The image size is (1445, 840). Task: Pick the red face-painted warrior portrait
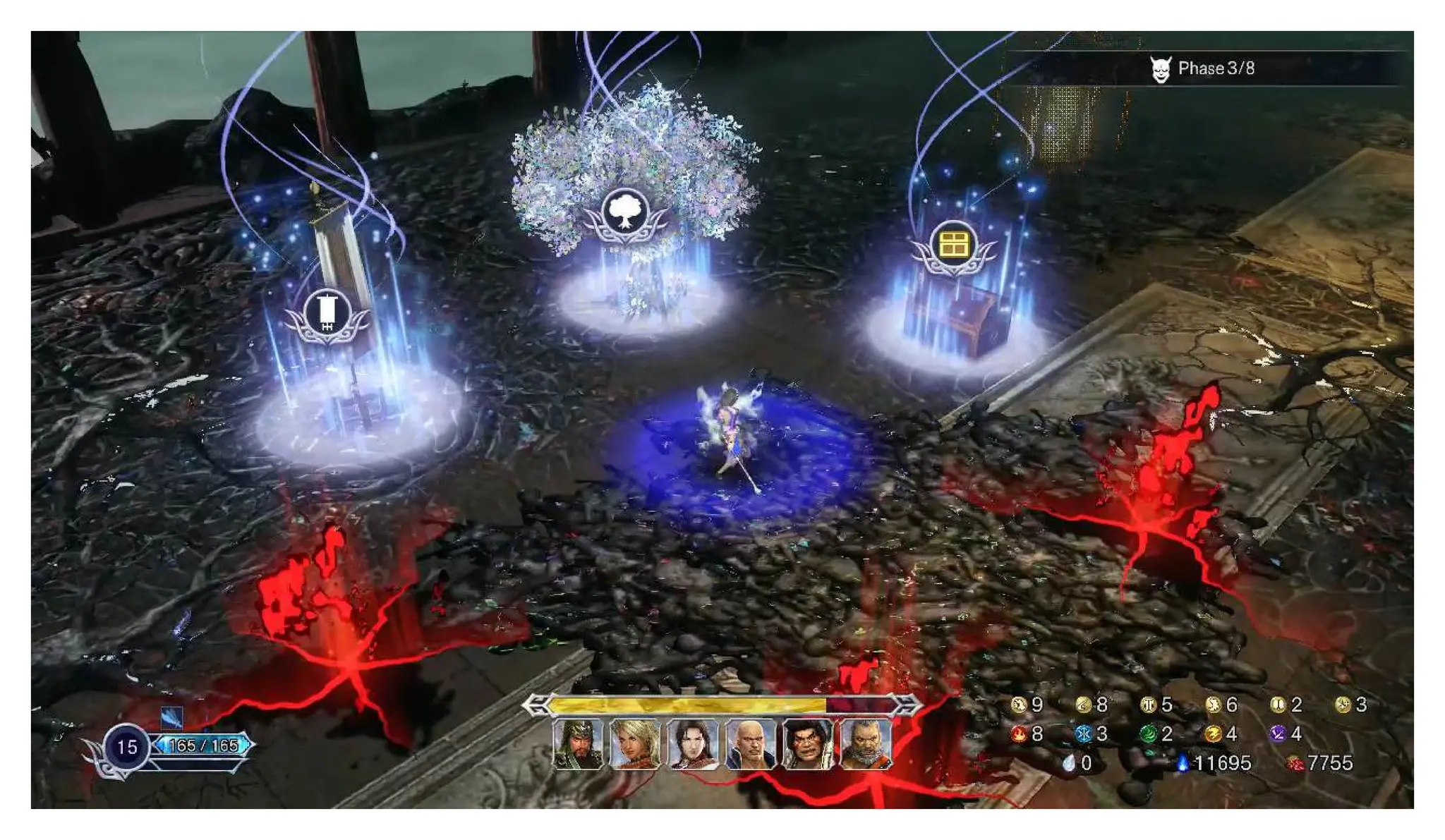(809, 743)
